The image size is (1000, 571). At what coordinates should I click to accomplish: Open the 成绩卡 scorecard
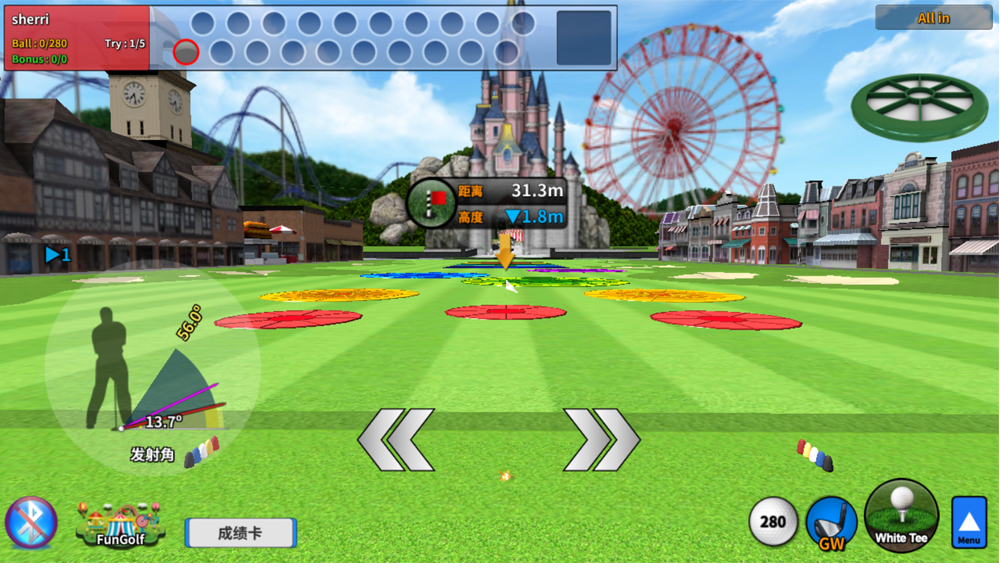pos(240,533)
